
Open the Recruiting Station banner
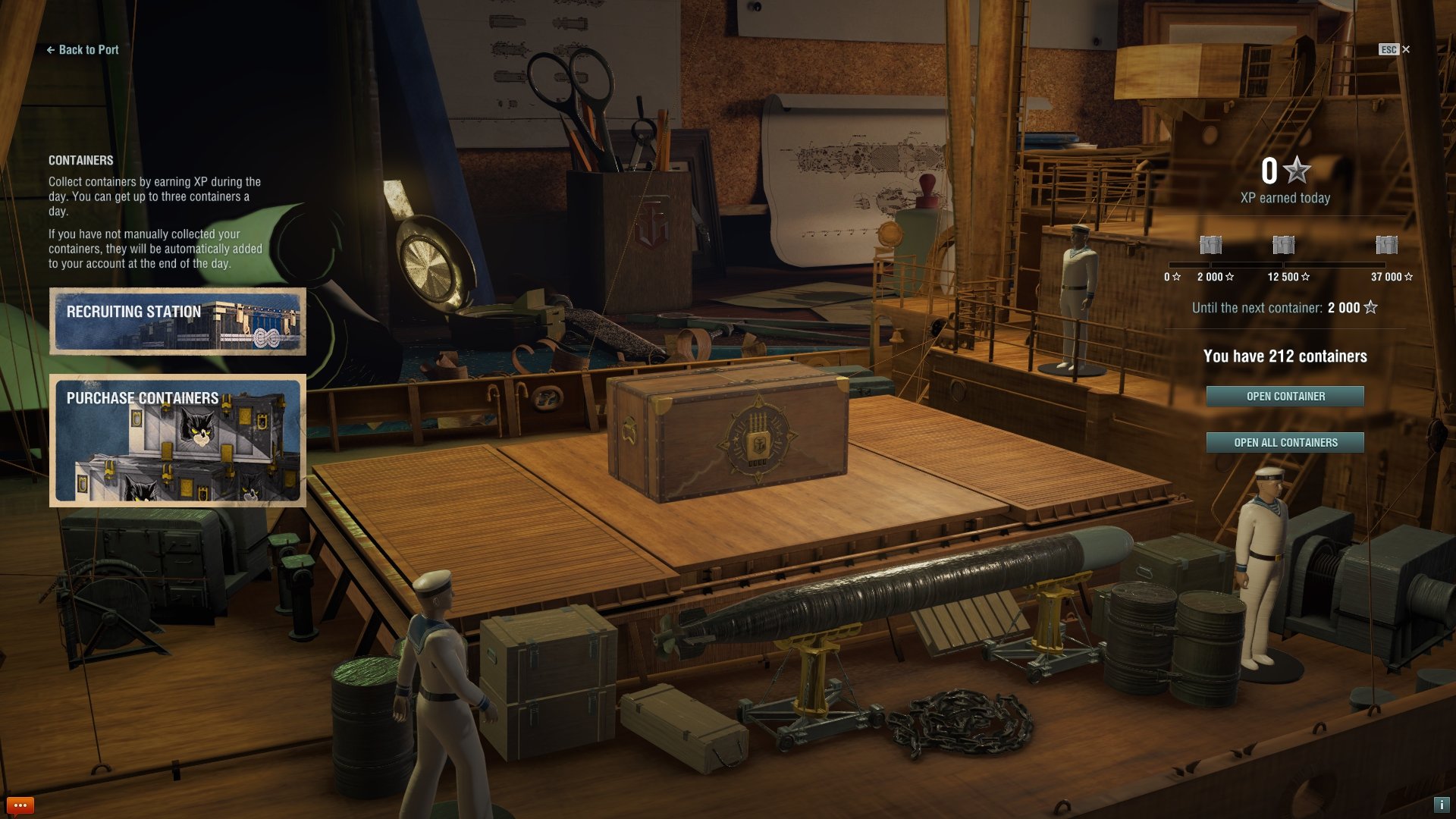pos(177,322)
